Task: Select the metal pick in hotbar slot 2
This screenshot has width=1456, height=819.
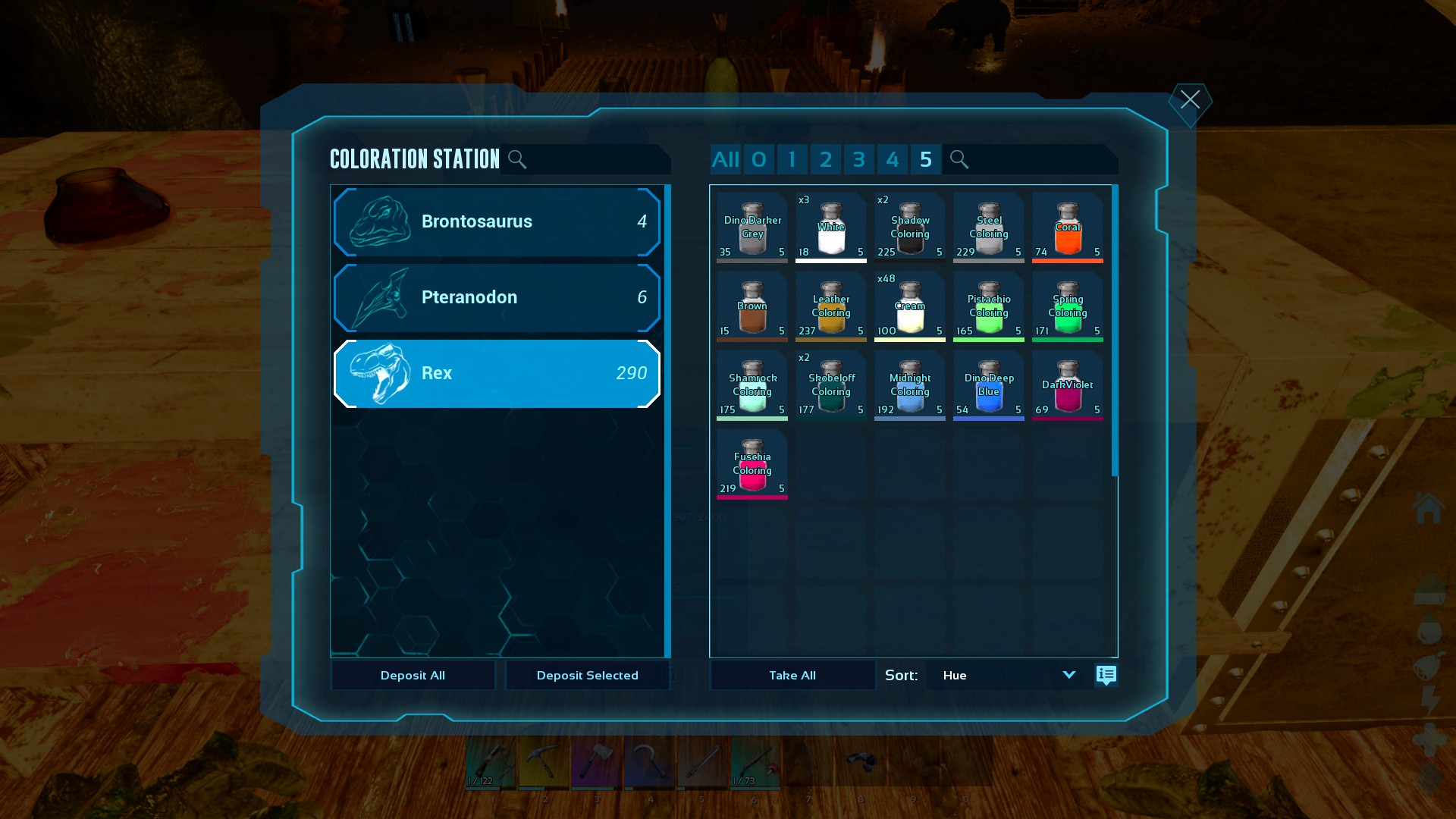Action: (x=544, y=766)
